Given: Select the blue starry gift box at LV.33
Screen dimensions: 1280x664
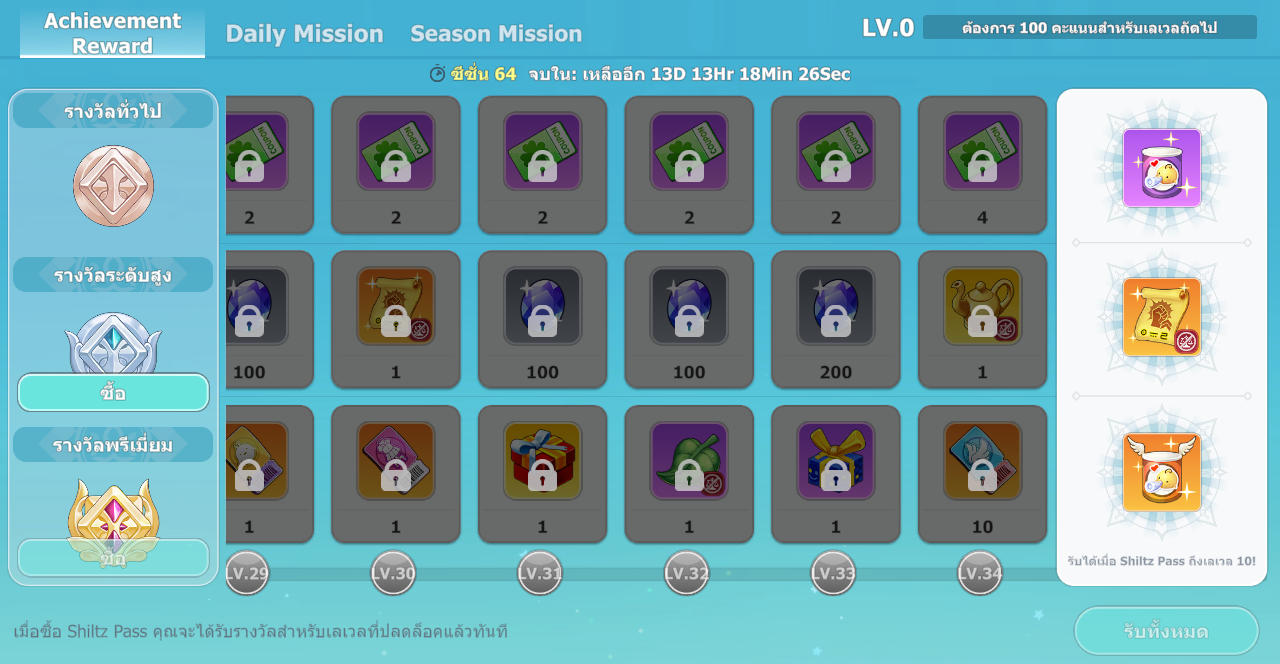Looking at the screenshot, I should tap(836, 461).
